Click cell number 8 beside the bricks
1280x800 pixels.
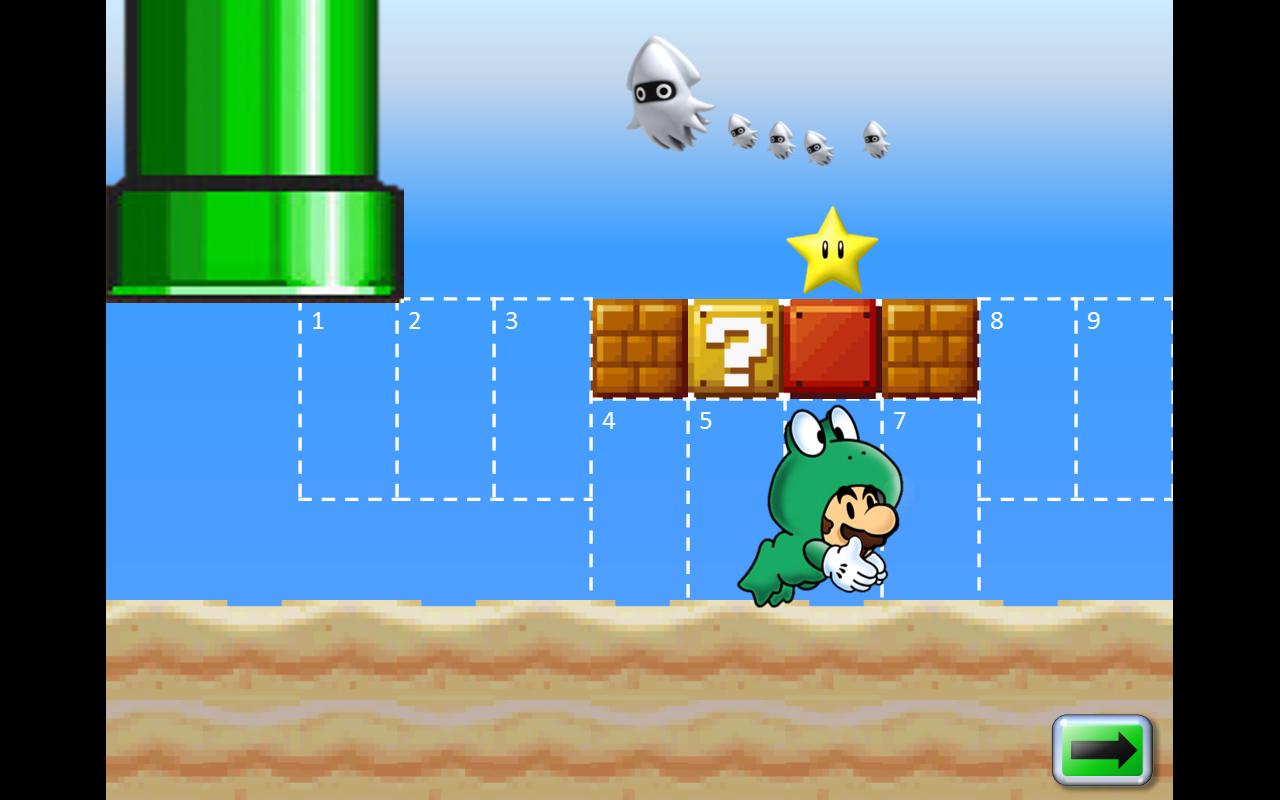(1025, 400)
